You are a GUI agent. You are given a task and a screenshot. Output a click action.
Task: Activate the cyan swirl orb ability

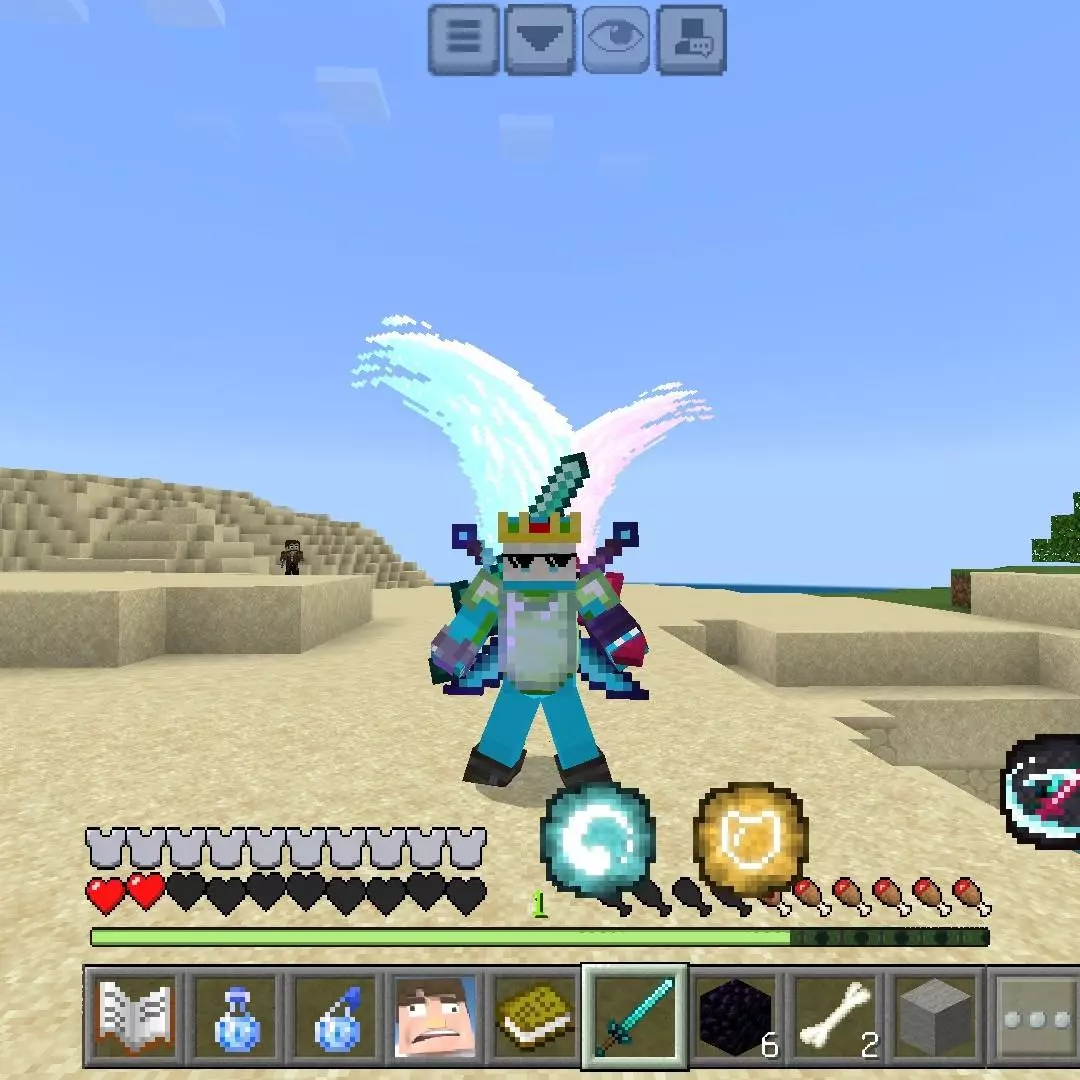point(598,839)
